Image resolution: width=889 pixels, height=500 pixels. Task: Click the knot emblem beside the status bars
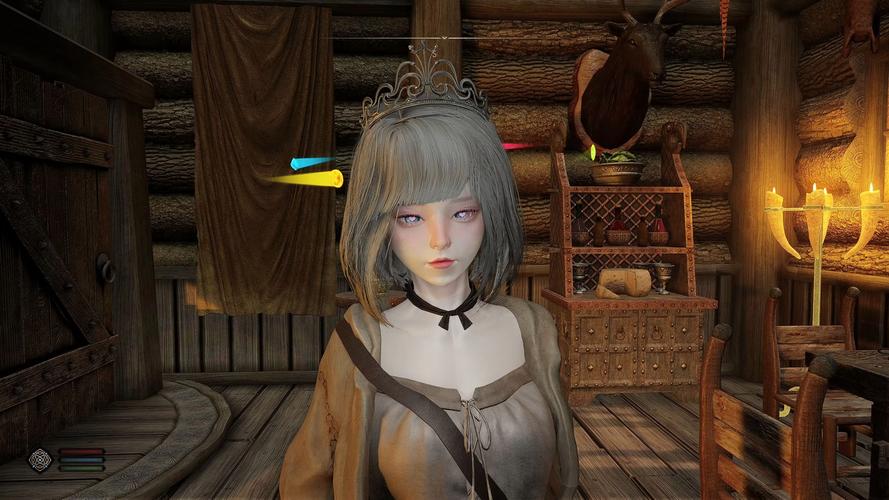40,459
